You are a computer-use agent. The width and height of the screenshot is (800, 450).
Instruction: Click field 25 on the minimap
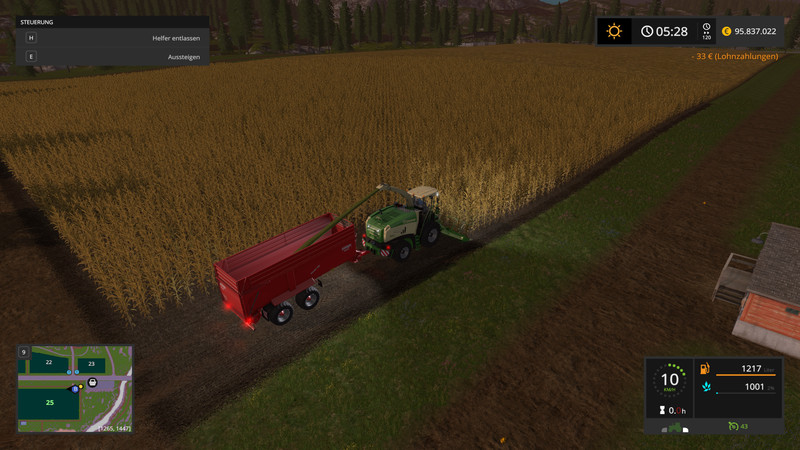pos(50,402)
